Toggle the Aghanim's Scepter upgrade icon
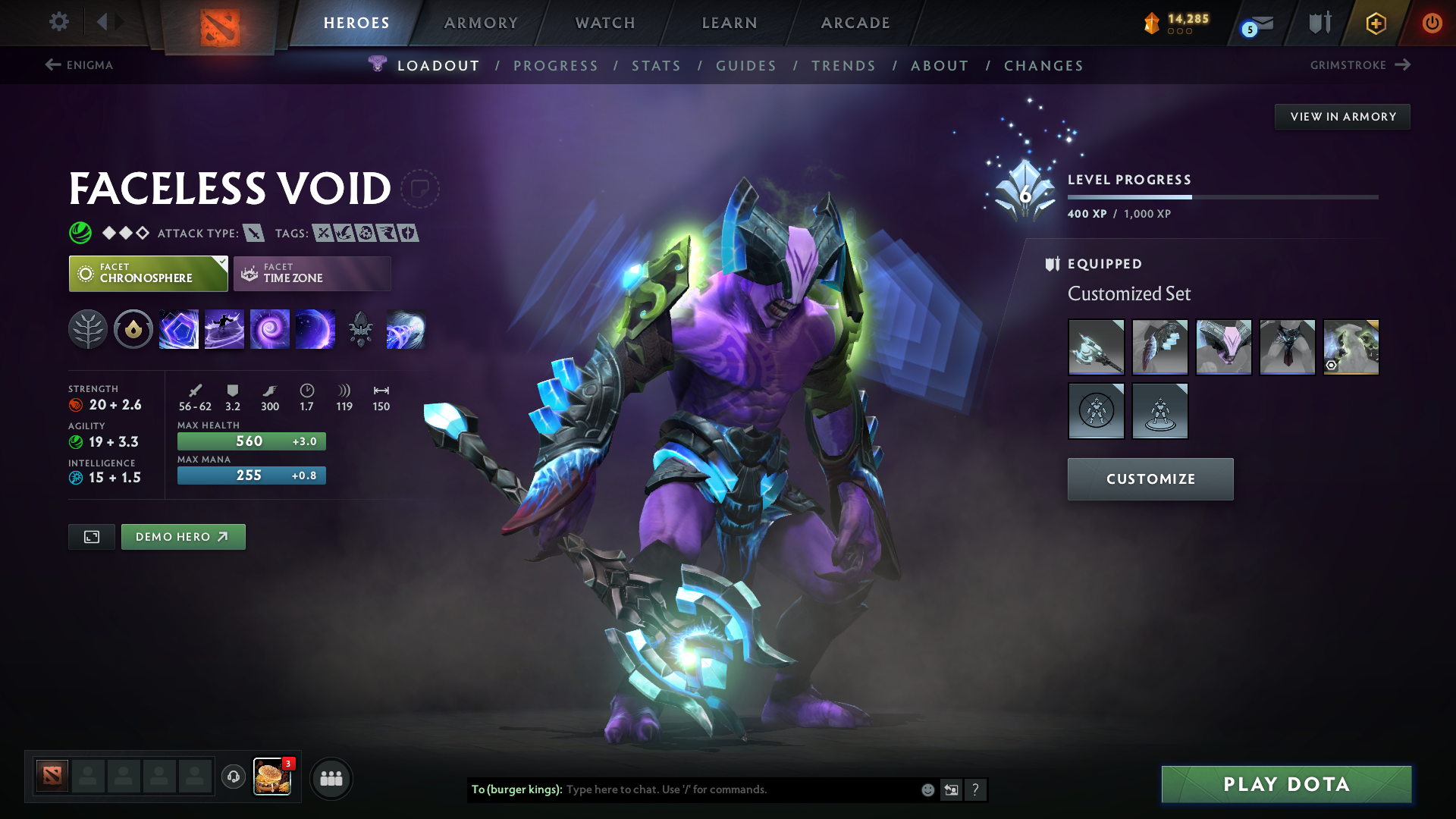The height and width of the screenshot is (819, 1456). 361,329
